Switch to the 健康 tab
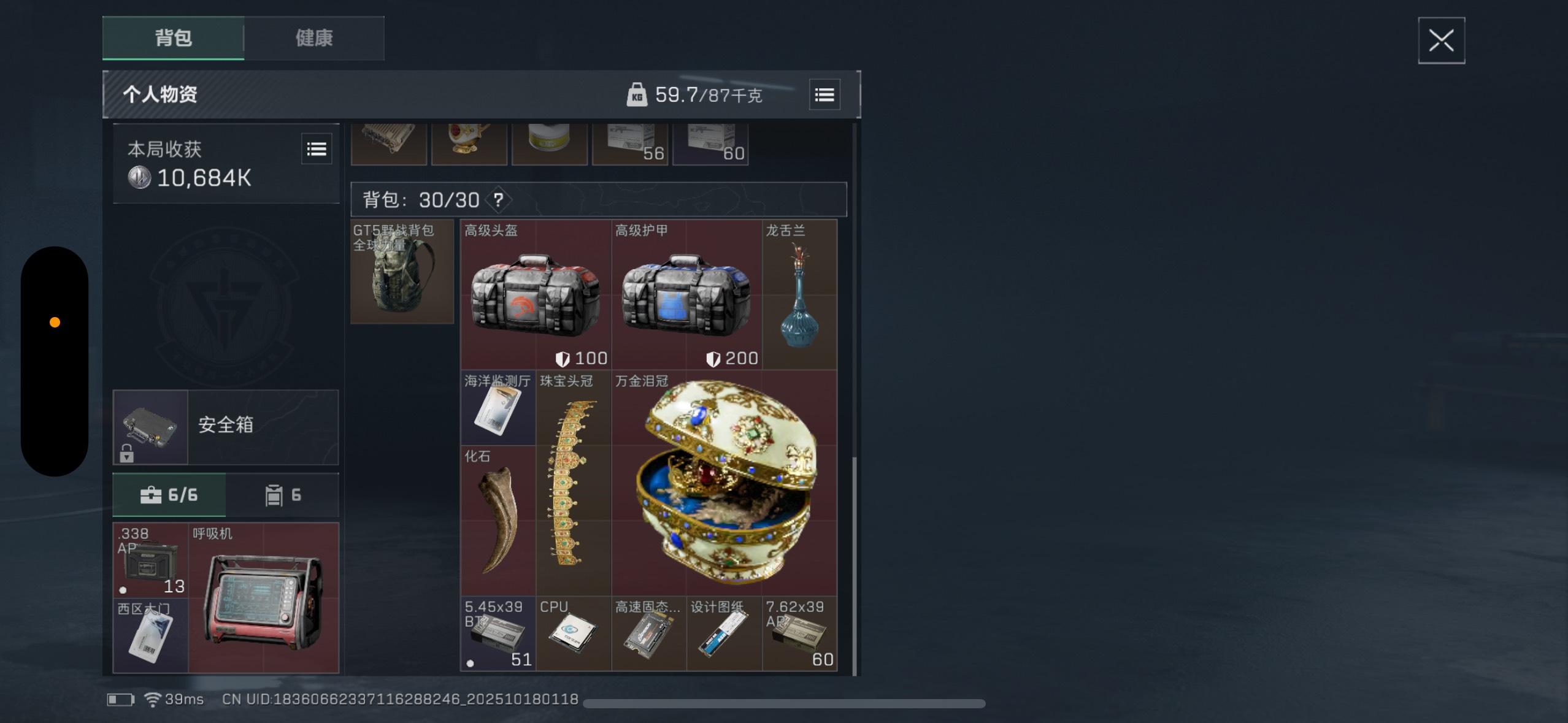Image resolution: width=1568 pixels, height=723 pixels. pos(314,38)
